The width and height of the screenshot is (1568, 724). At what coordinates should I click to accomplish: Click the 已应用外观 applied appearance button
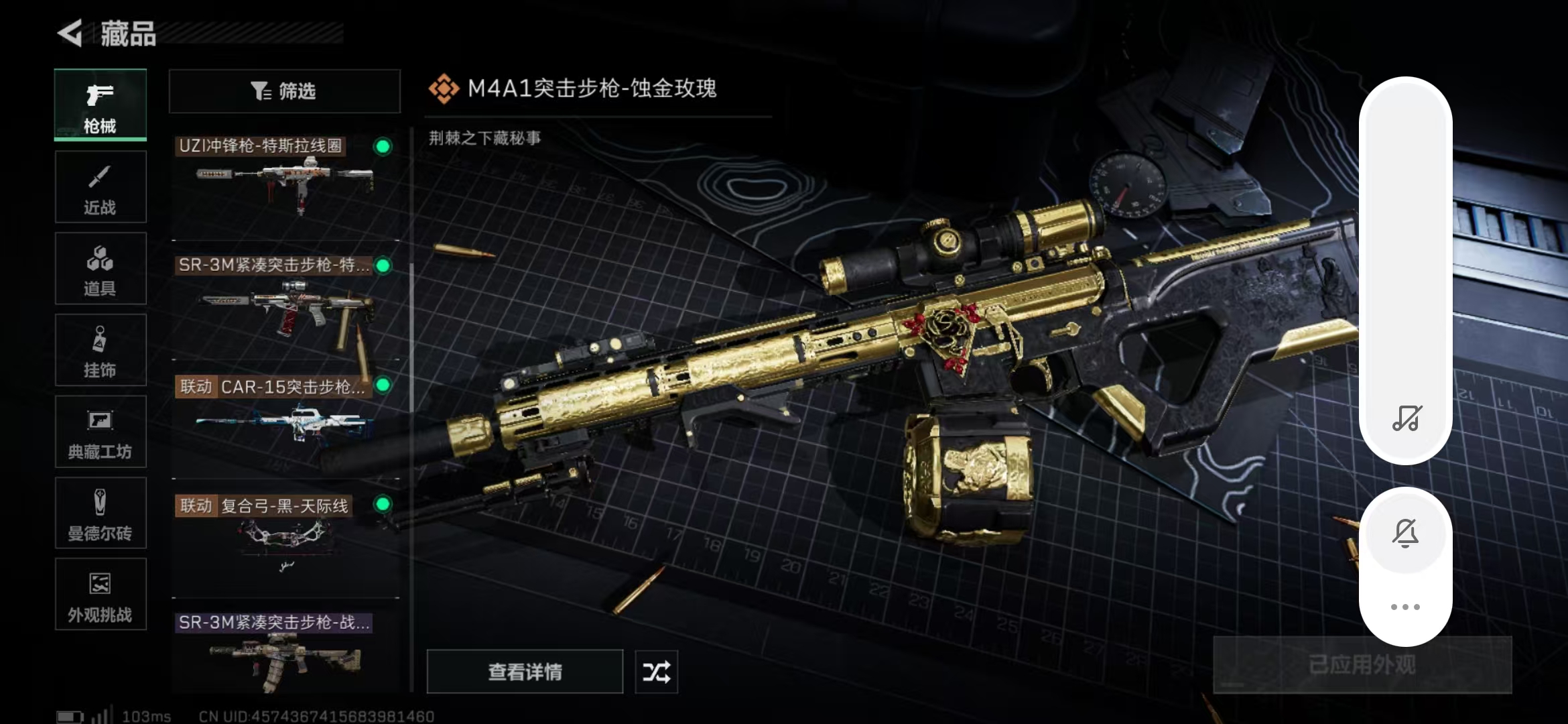[1362, 665]
